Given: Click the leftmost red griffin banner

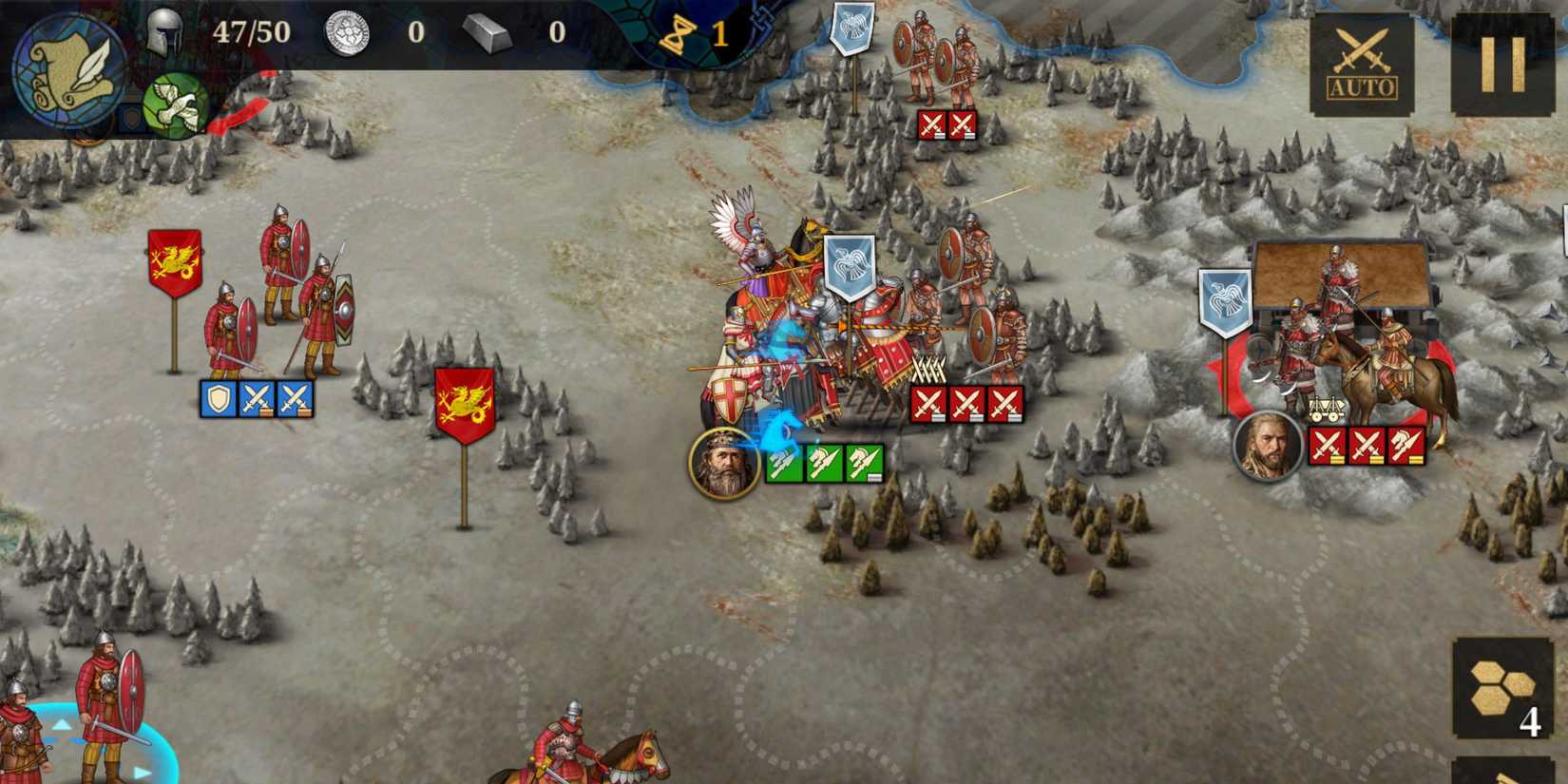Looking at the screenshot, I should coord(174,258).
